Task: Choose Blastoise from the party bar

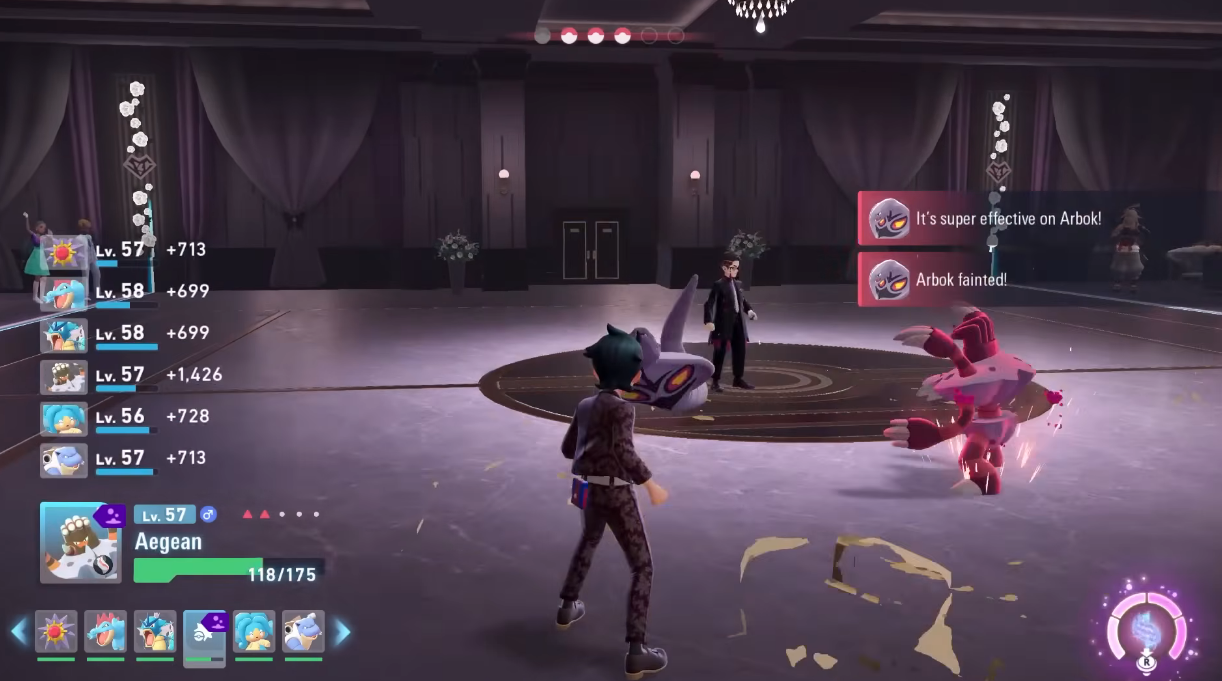Action: click(x=303, y=632)
